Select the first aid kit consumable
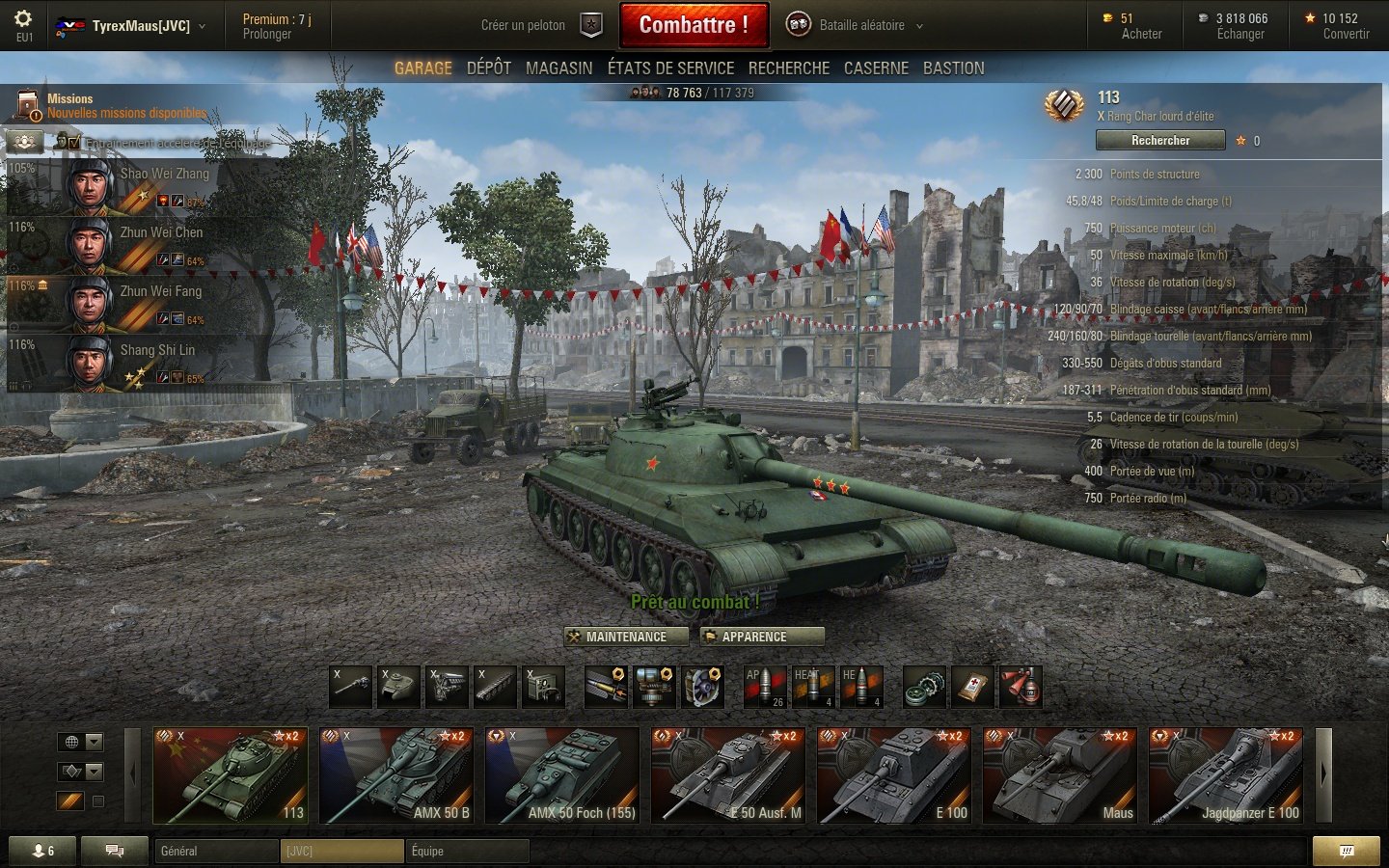Image resolution: width=1389 pixels, height=868 pixels. click(972, 686)
